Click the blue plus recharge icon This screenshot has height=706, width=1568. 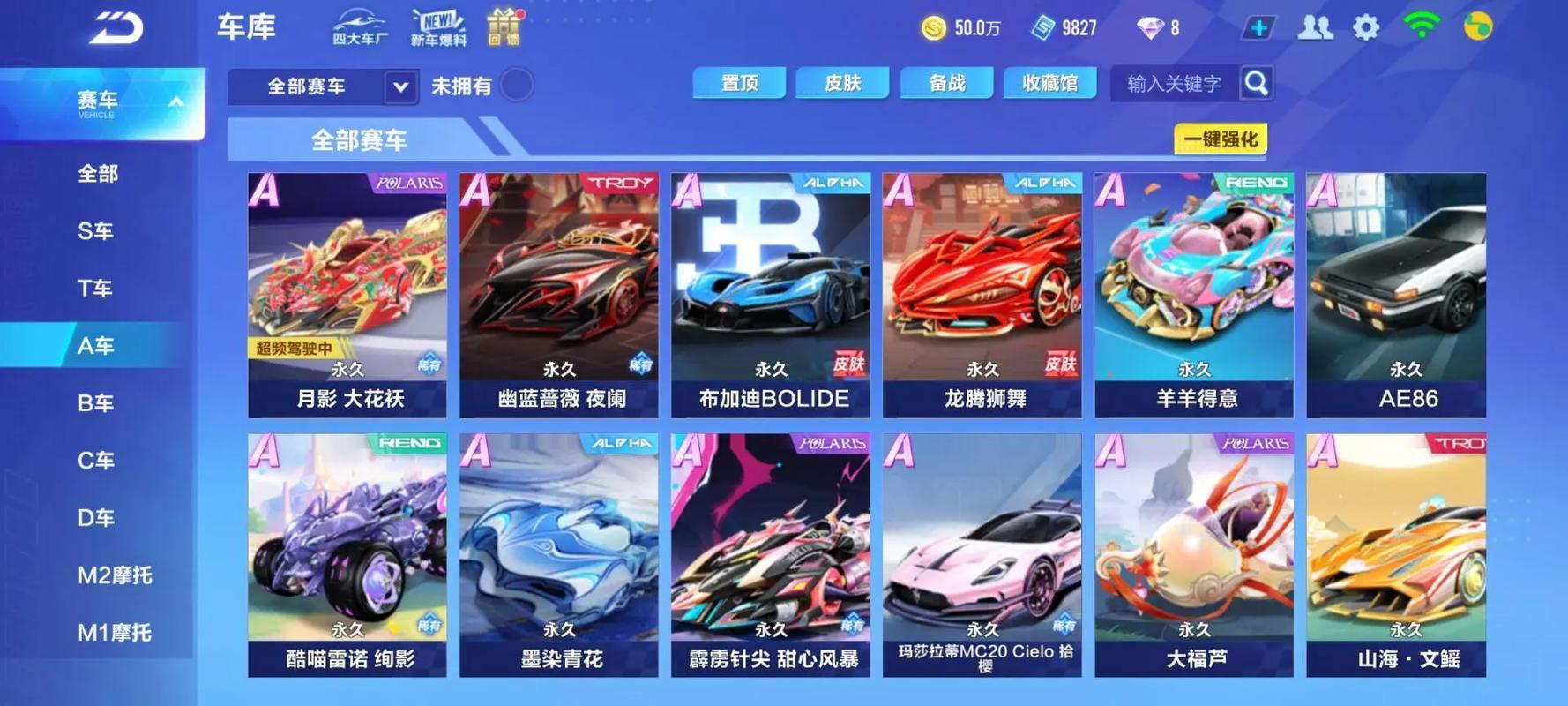(1257, 27)
